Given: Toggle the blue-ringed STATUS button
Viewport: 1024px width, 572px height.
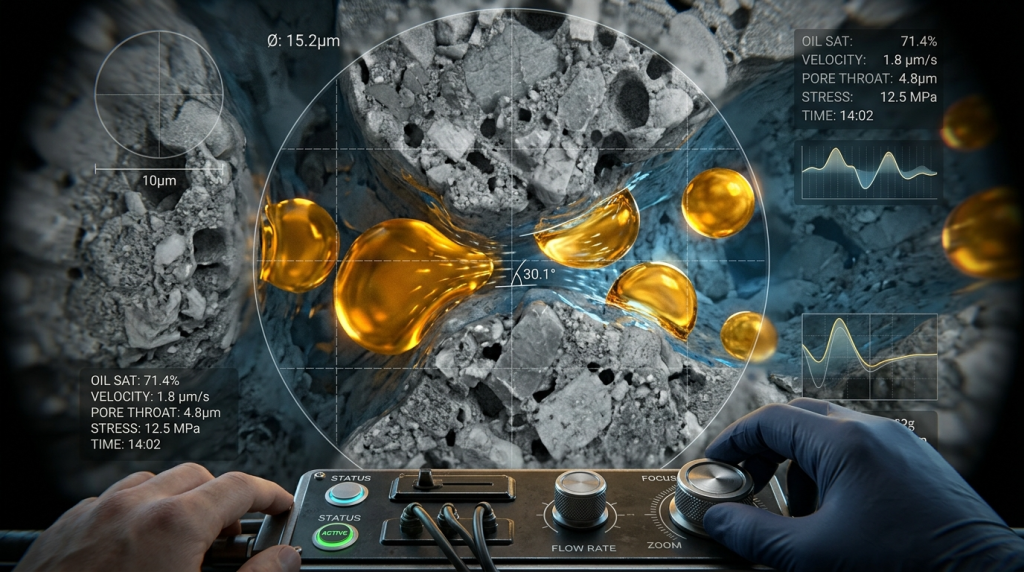Looking at the screenshot, I should tap(346, 493).
